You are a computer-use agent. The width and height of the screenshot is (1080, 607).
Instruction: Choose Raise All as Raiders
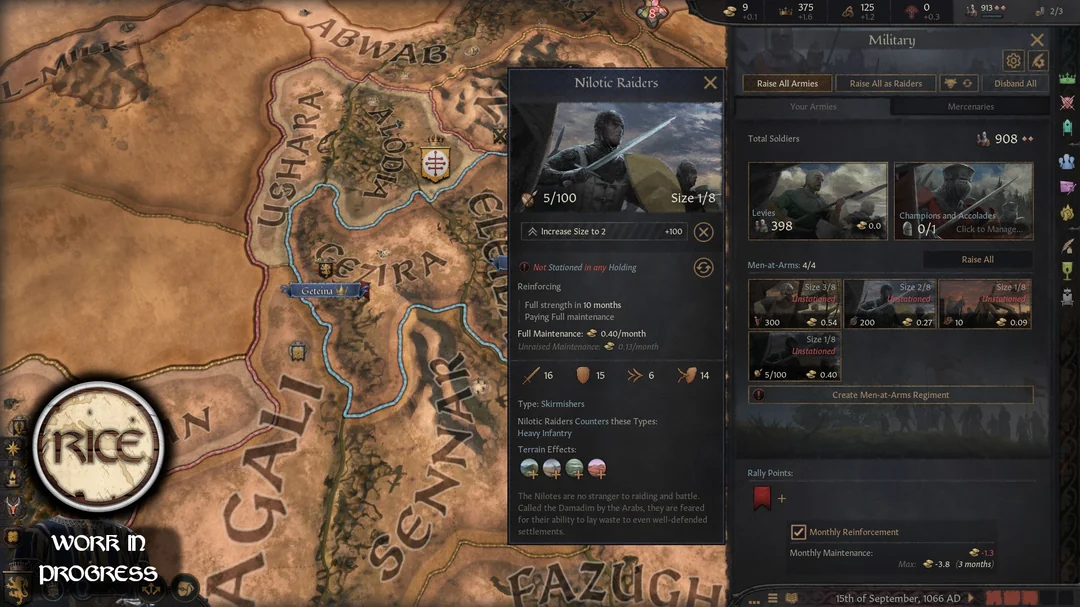pyautogui.click(x=886, y=84)
